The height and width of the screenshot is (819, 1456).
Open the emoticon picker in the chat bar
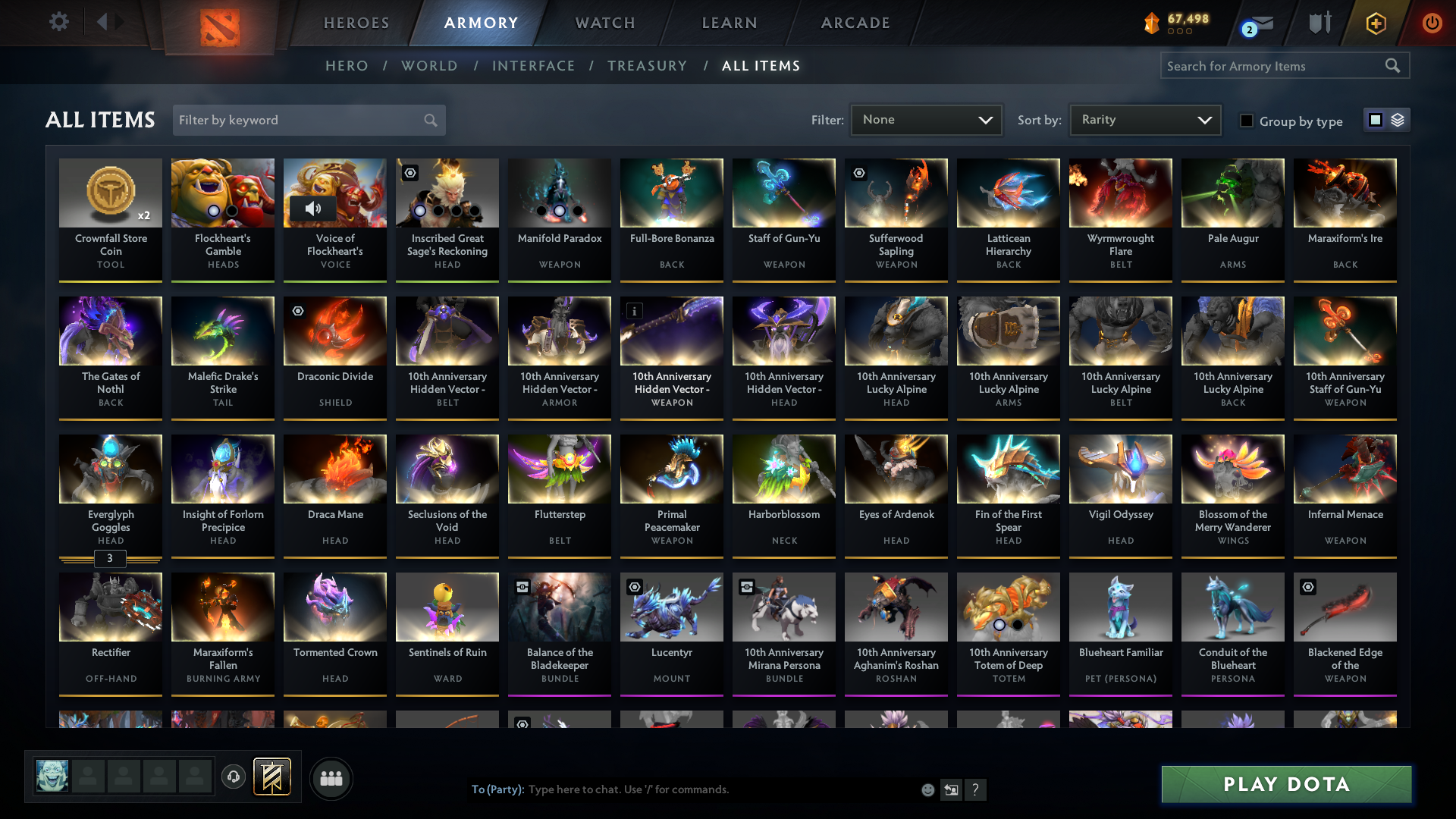927,789
